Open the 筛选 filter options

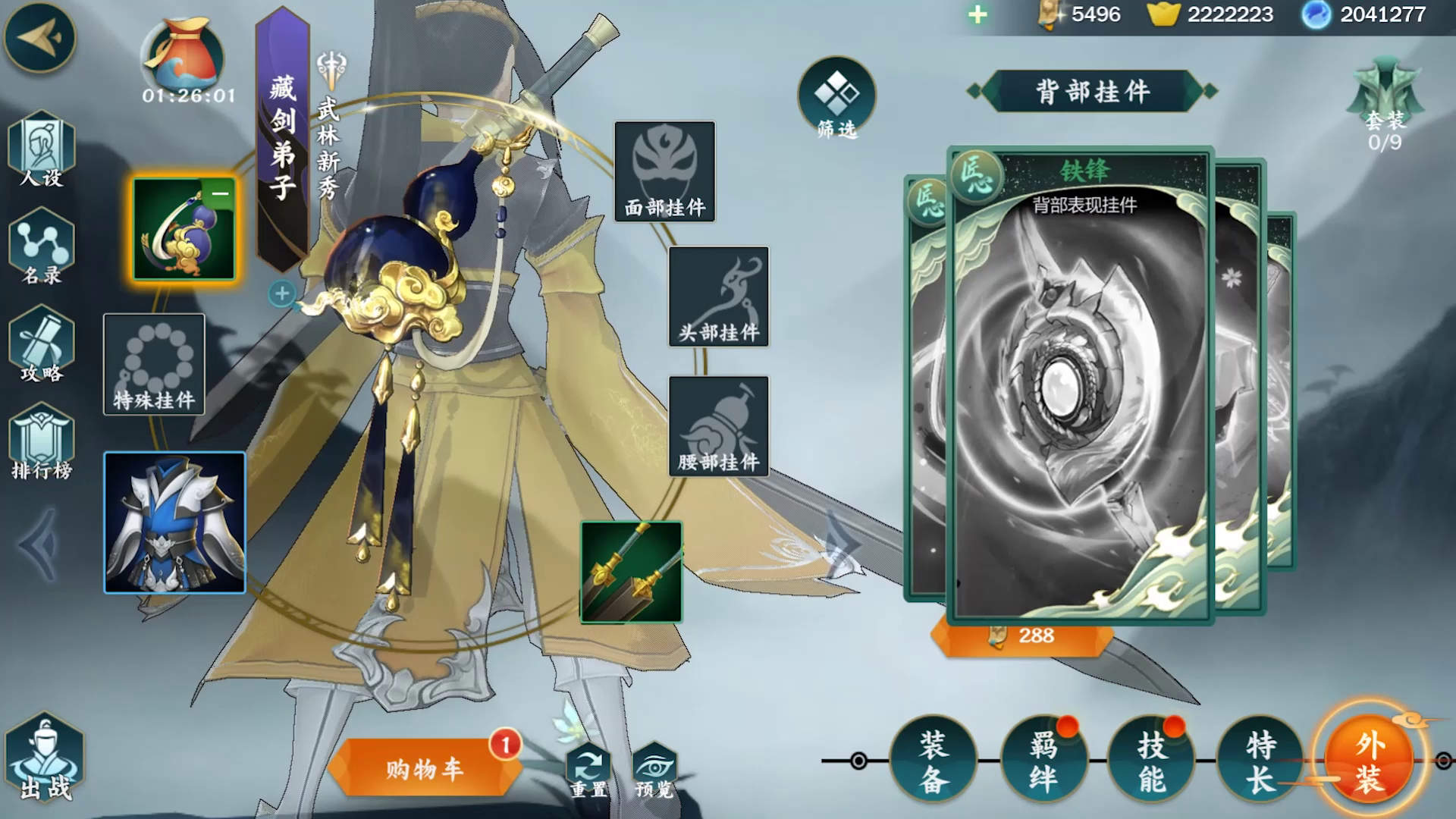837,99
